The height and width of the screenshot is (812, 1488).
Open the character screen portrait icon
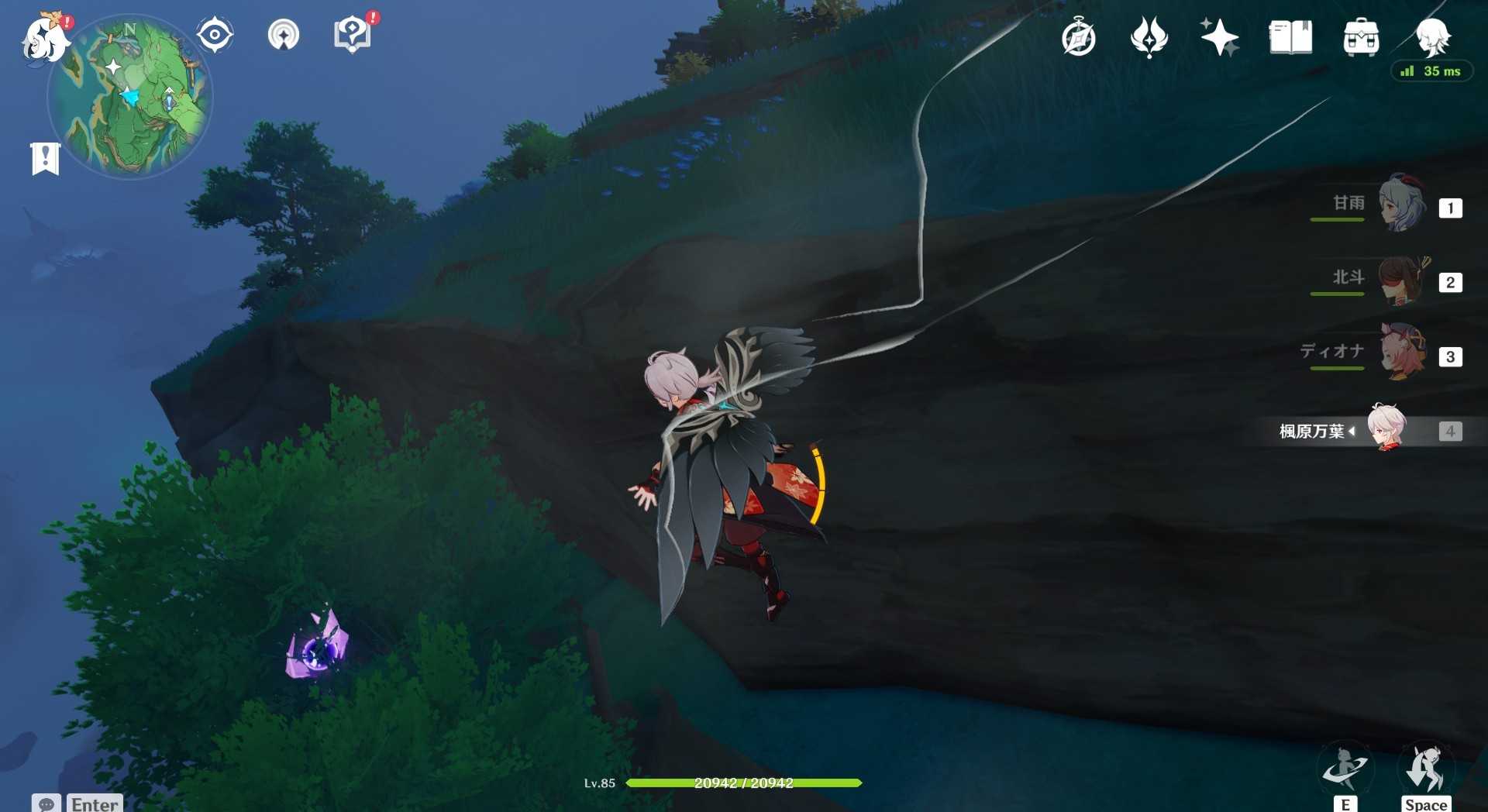[1432, 36]
